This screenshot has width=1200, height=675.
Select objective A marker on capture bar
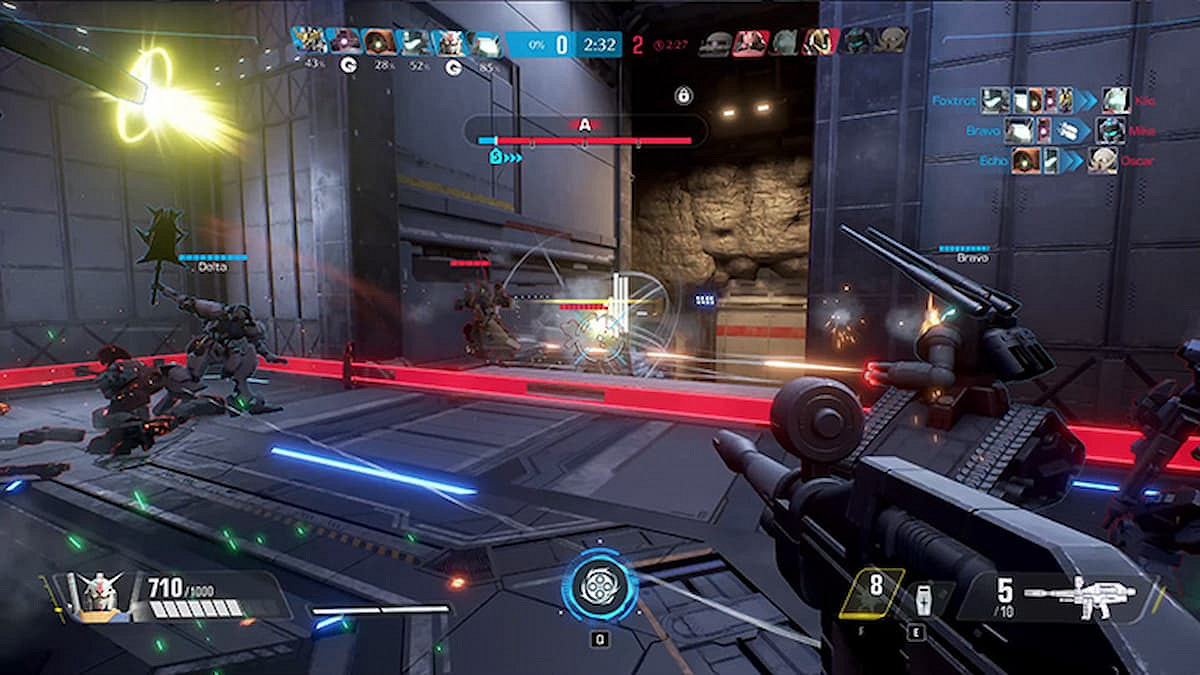coord(585,125)
